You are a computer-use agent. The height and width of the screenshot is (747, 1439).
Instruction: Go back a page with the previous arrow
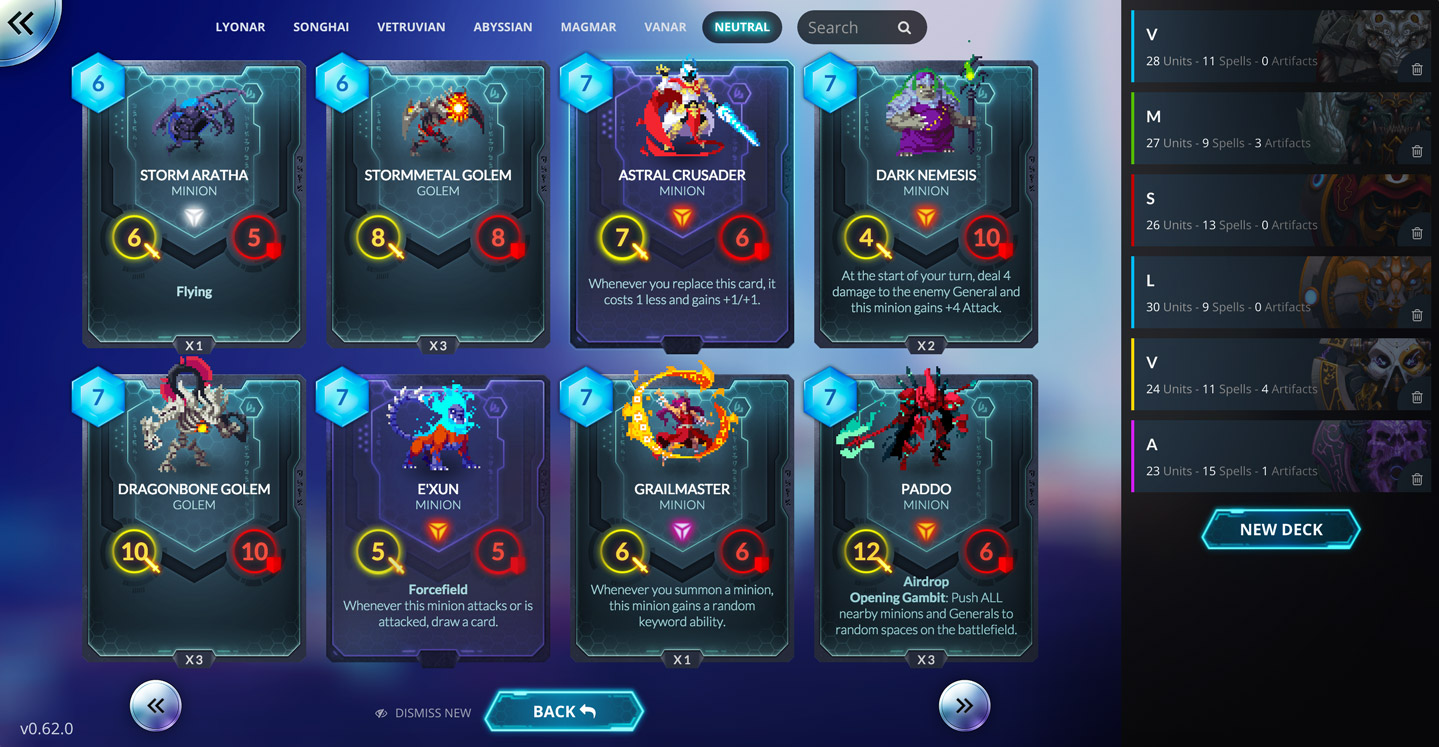click(x=155, y=705)
